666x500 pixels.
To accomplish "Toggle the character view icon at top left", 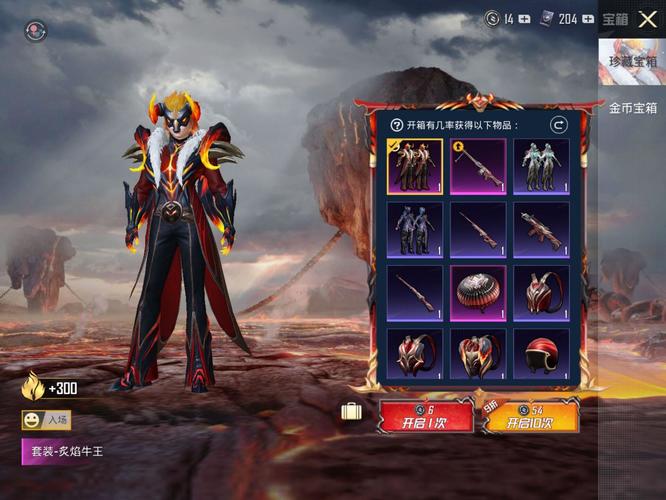I will point(36,31).
